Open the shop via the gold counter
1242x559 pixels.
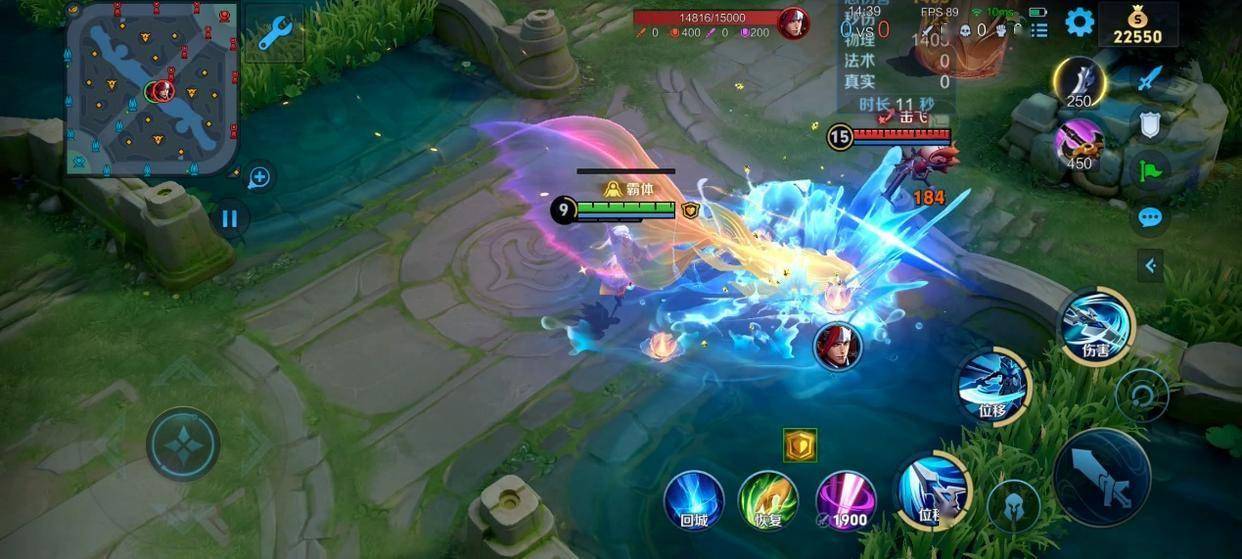(x=1138, y=25)
